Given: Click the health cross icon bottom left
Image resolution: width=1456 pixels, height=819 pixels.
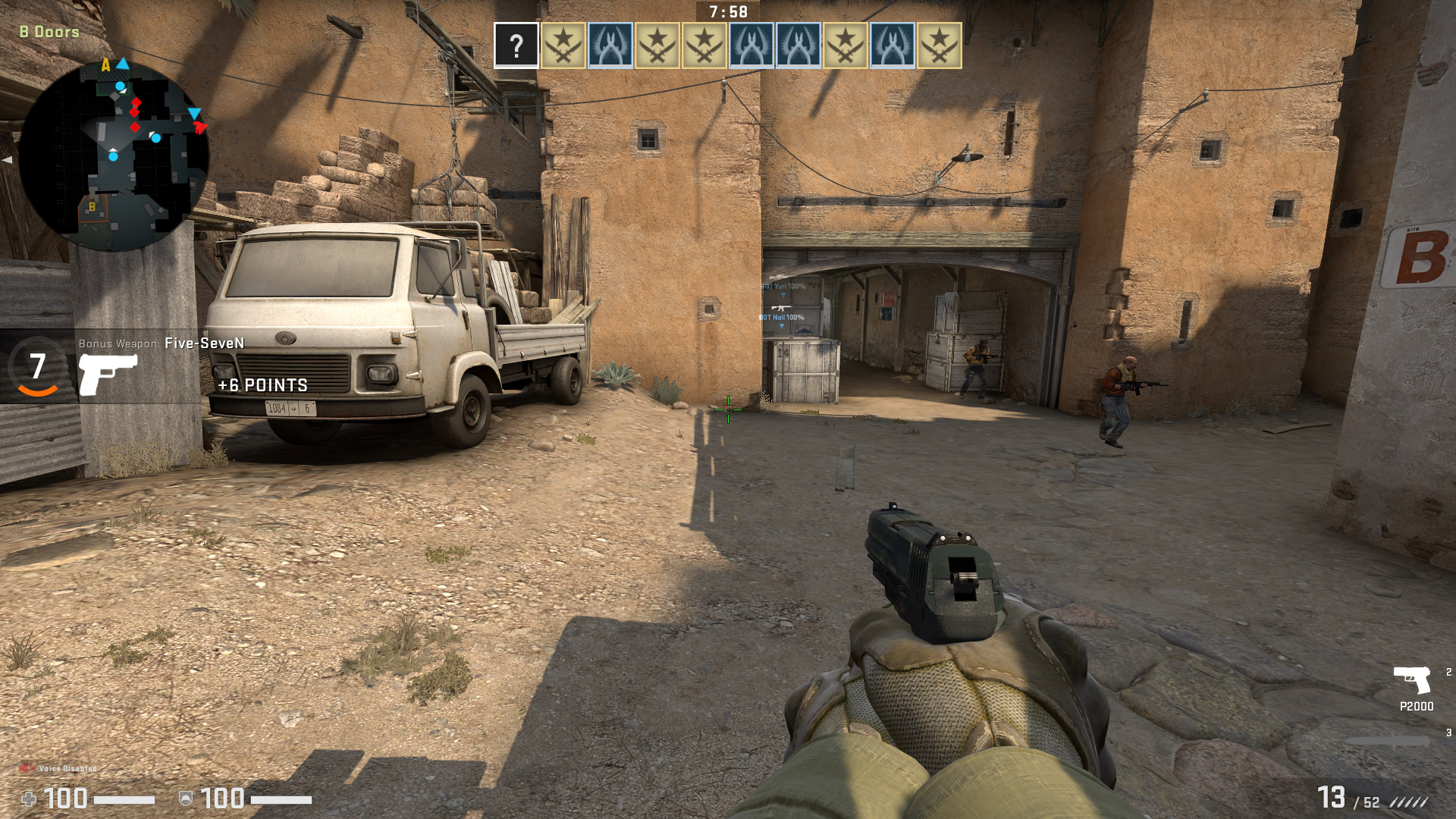Looking at the screenshot, I should coord(30,799).
